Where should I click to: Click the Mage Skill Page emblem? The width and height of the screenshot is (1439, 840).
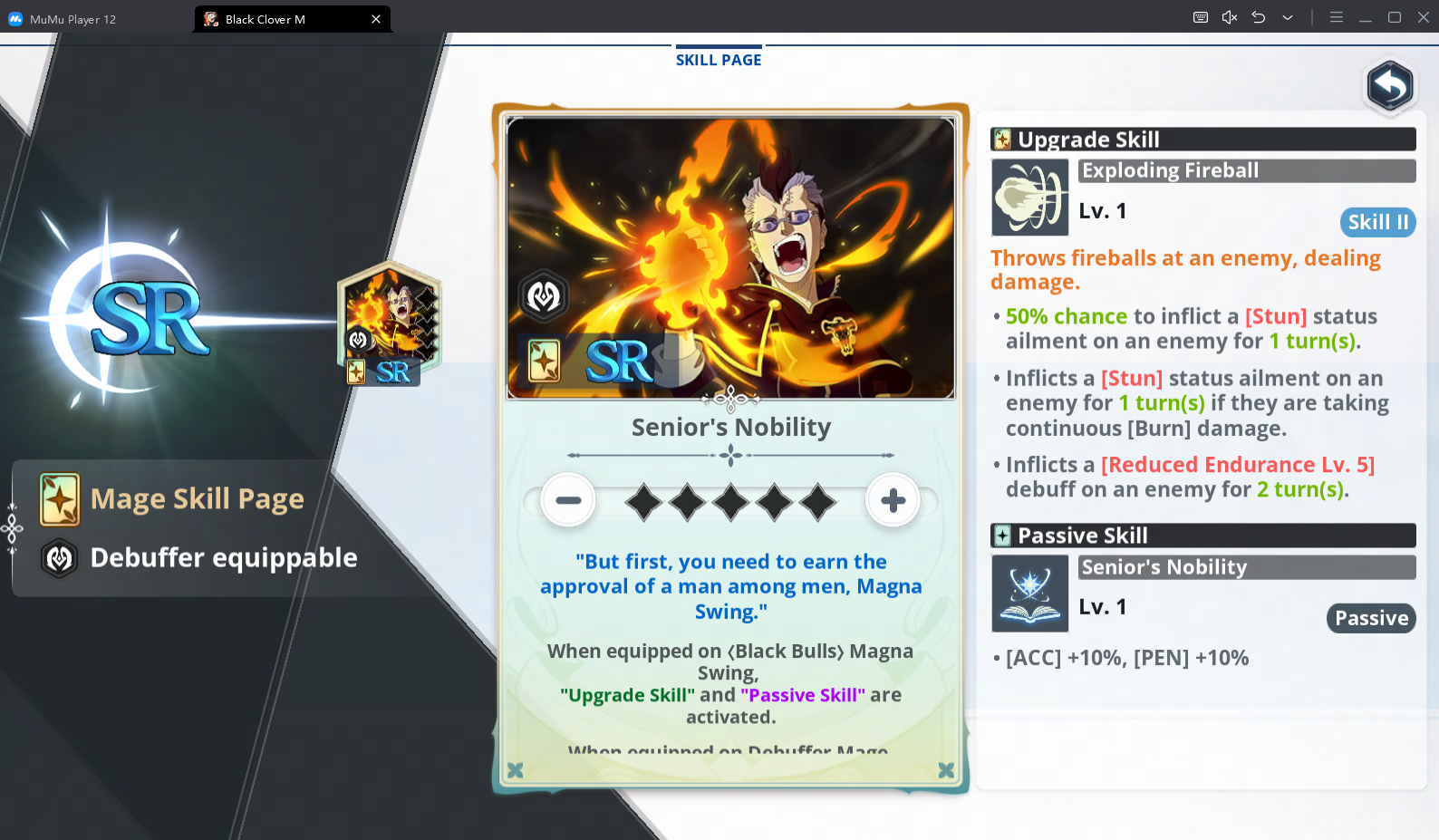pos(59,497)
